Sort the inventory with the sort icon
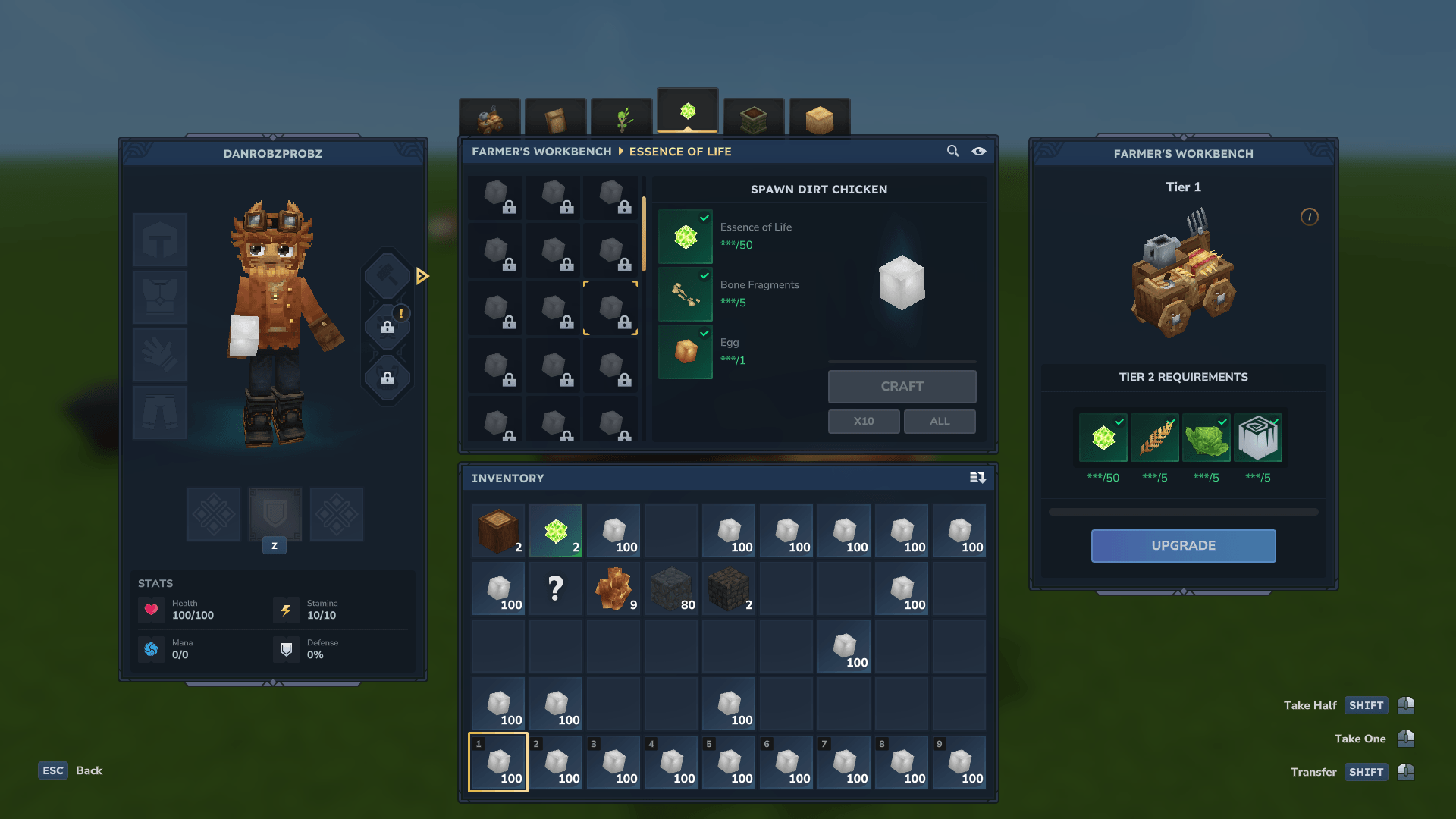The image size is (1456, 819). tap(977, 478)
